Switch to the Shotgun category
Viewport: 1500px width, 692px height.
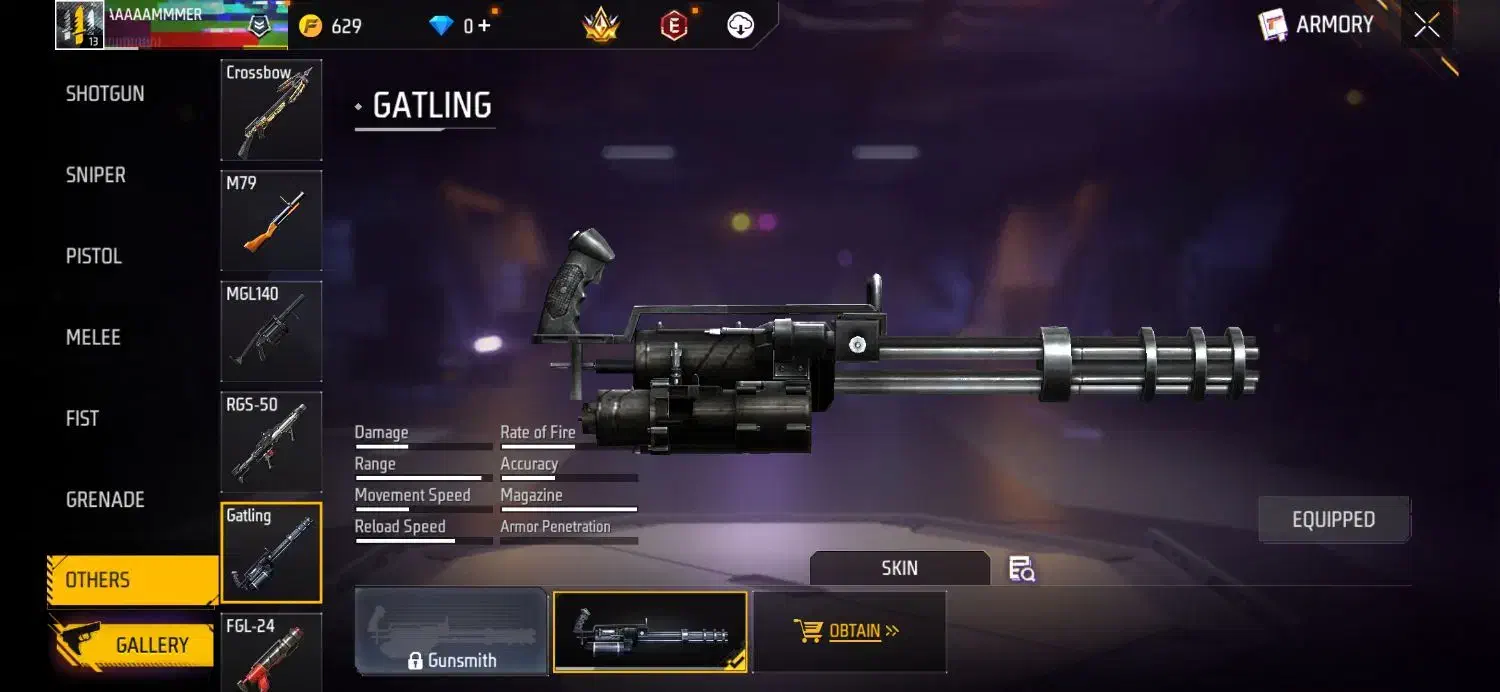105,94
